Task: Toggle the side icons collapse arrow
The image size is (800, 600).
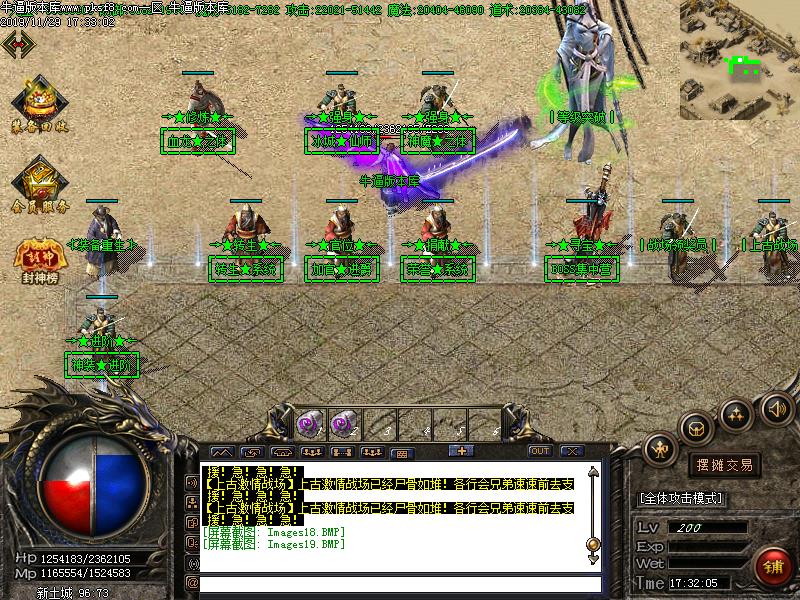Action: click(x=17, y=43)
